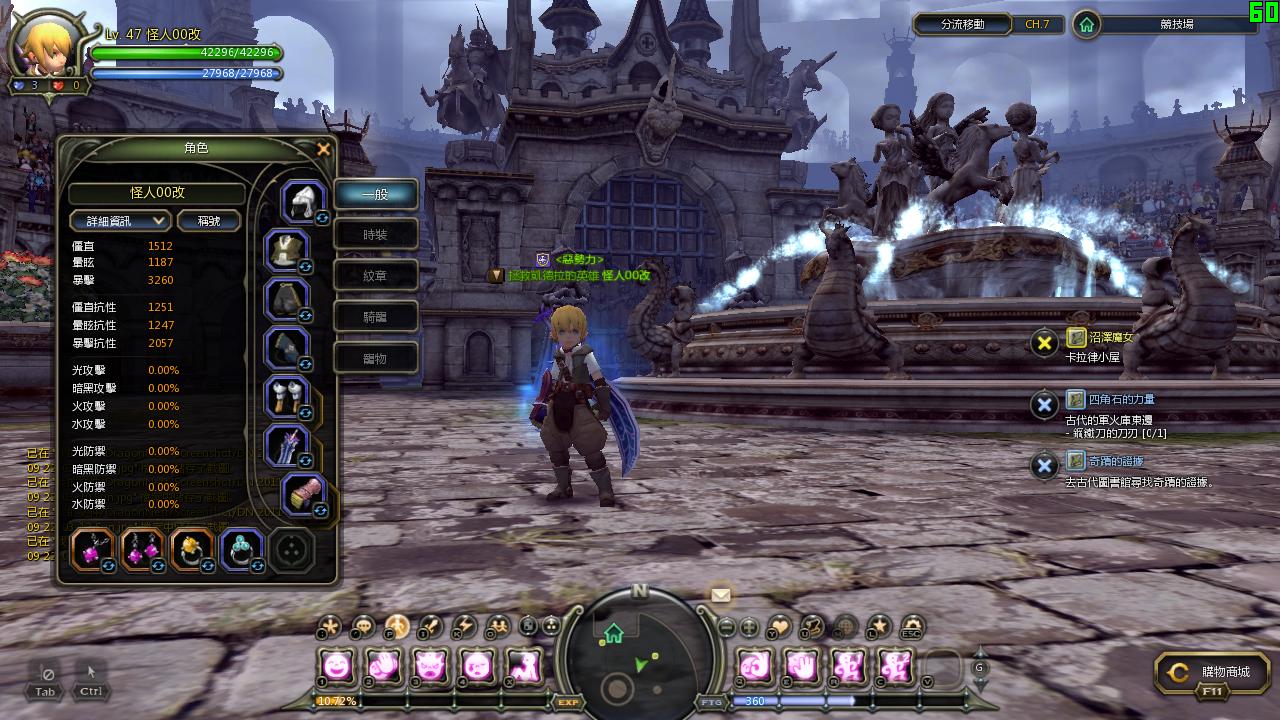This screenshot has width=1280, height=720.
Task: Toggle the 沼澤魔女 quest tracker
Action: 1045,344
